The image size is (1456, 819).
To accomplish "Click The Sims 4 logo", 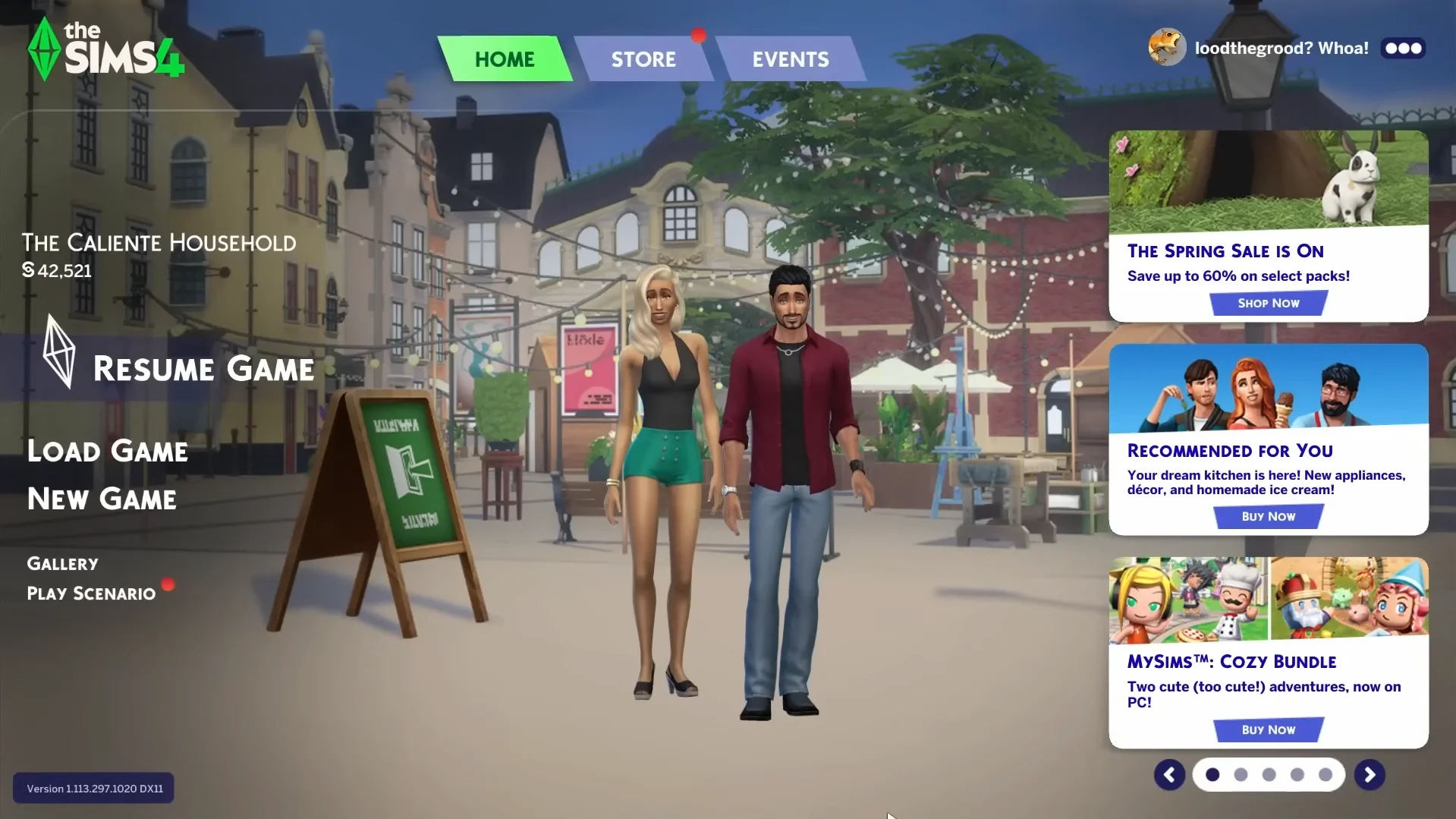I will (104, 47).
